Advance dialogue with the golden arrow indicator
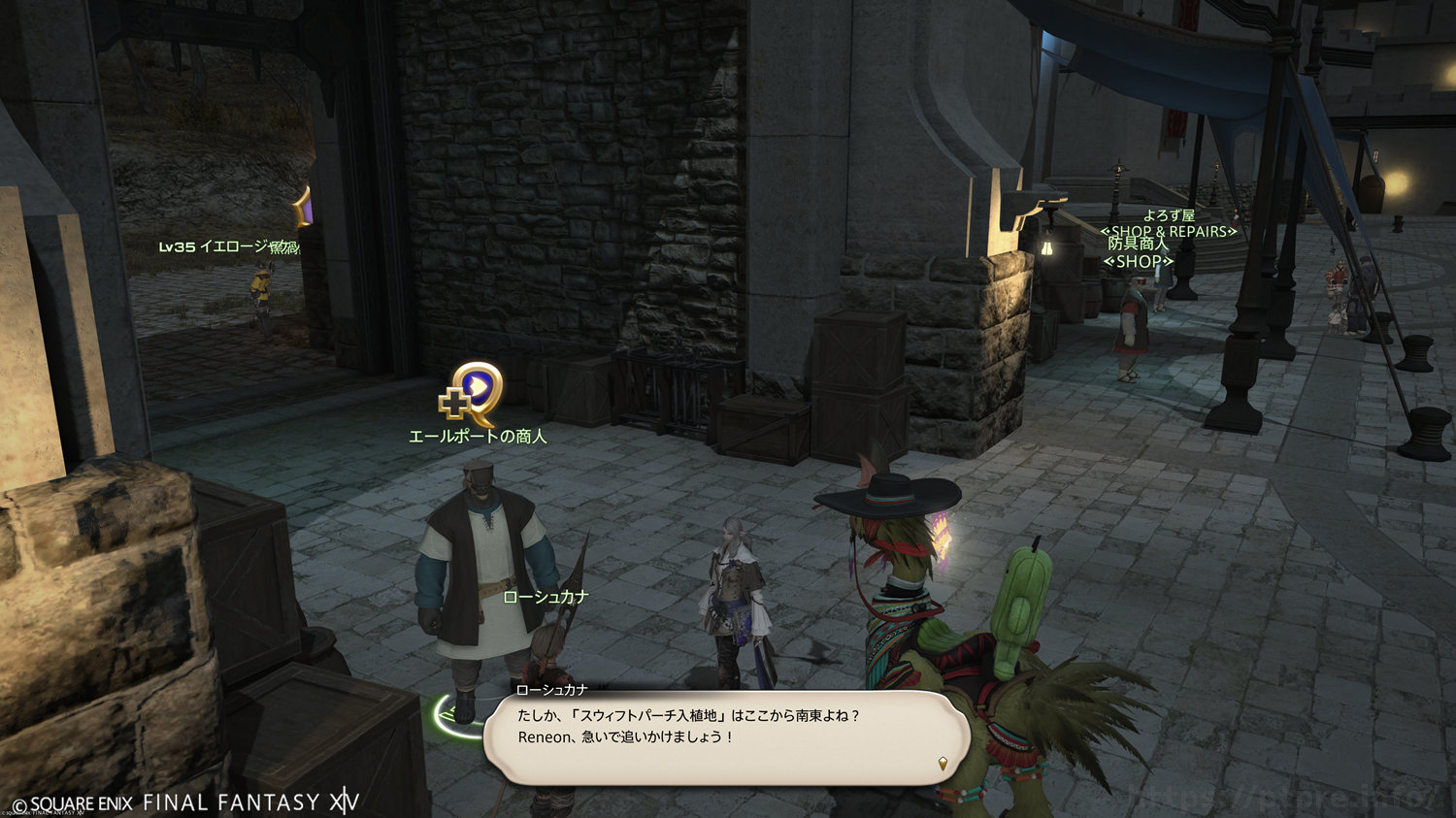 pos(943,764)
